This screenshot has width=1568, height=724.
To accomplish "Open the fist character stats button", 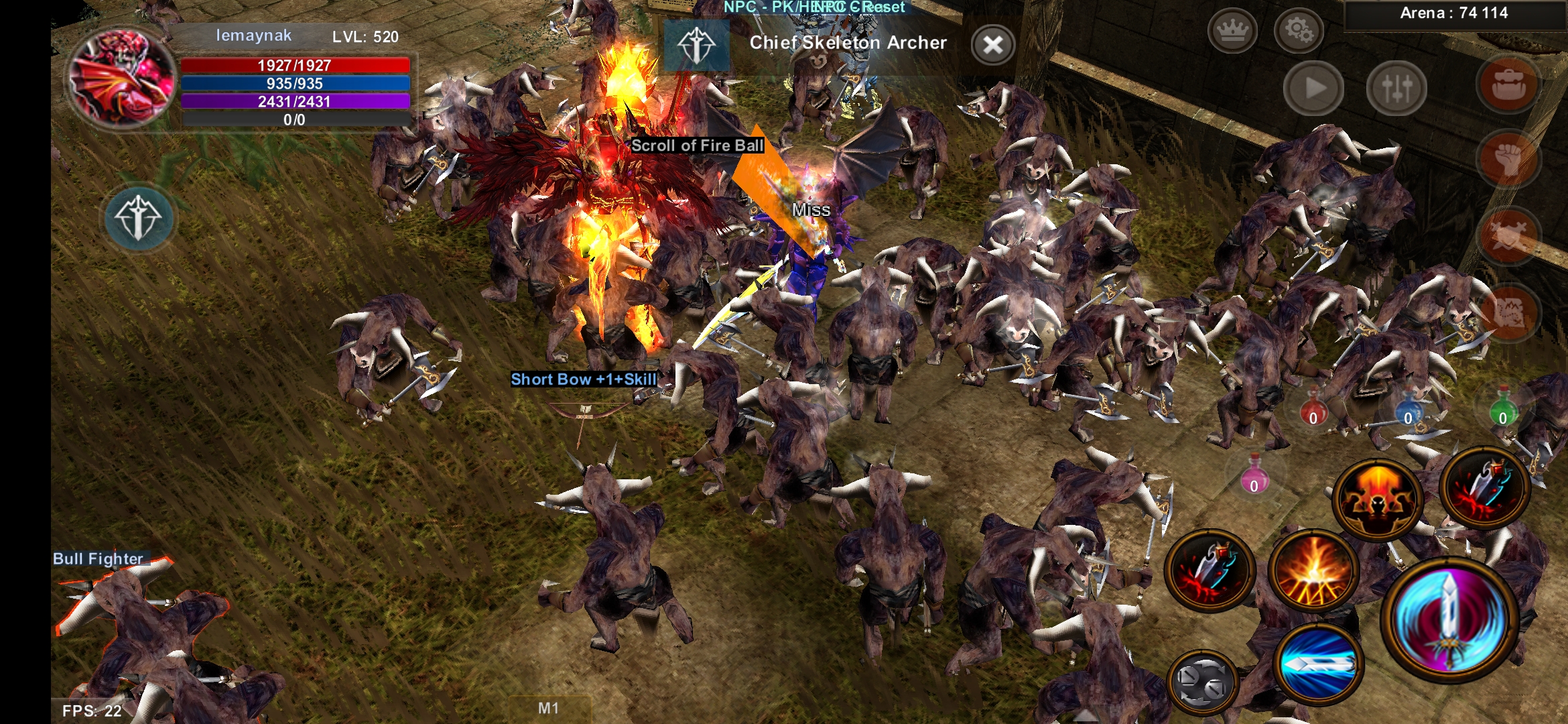I will [1508, 160].
